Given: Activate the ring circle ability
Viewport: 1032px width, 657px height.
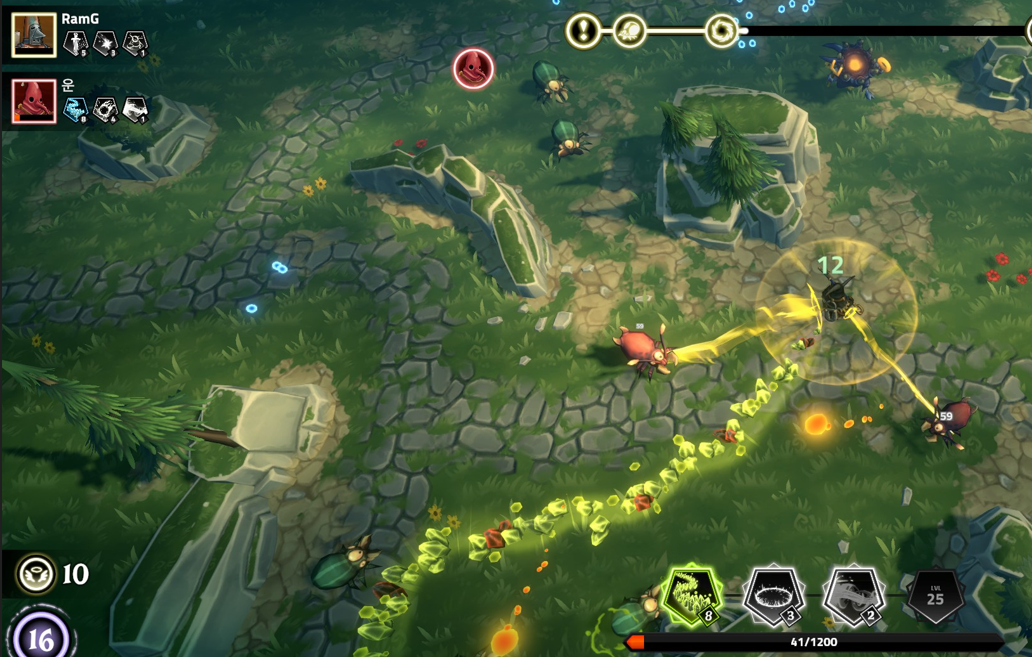Looking at the screenshot, I should (773, 596).
